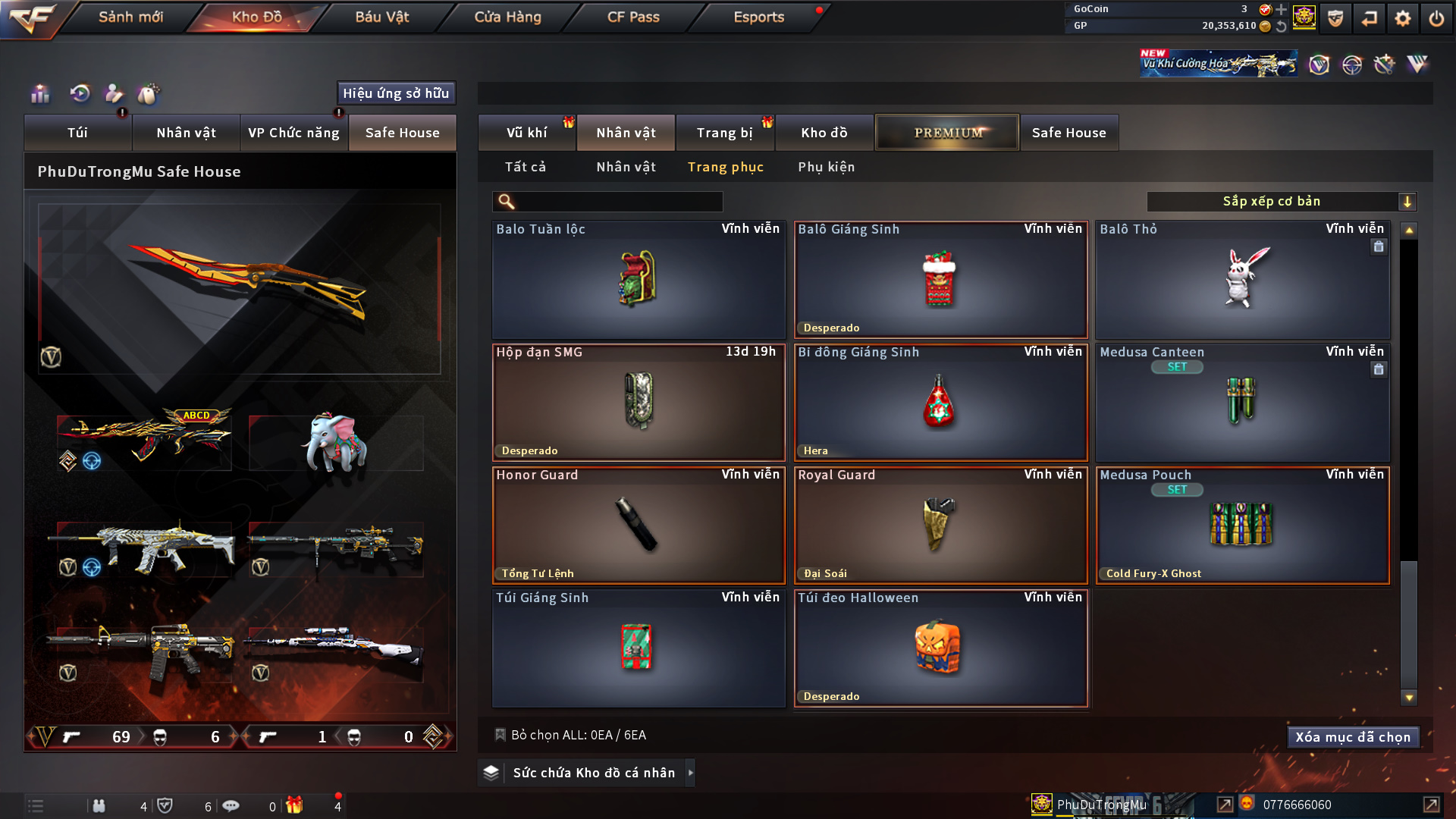
Task: Show the Tất cả filter
Action: point(526,167)
